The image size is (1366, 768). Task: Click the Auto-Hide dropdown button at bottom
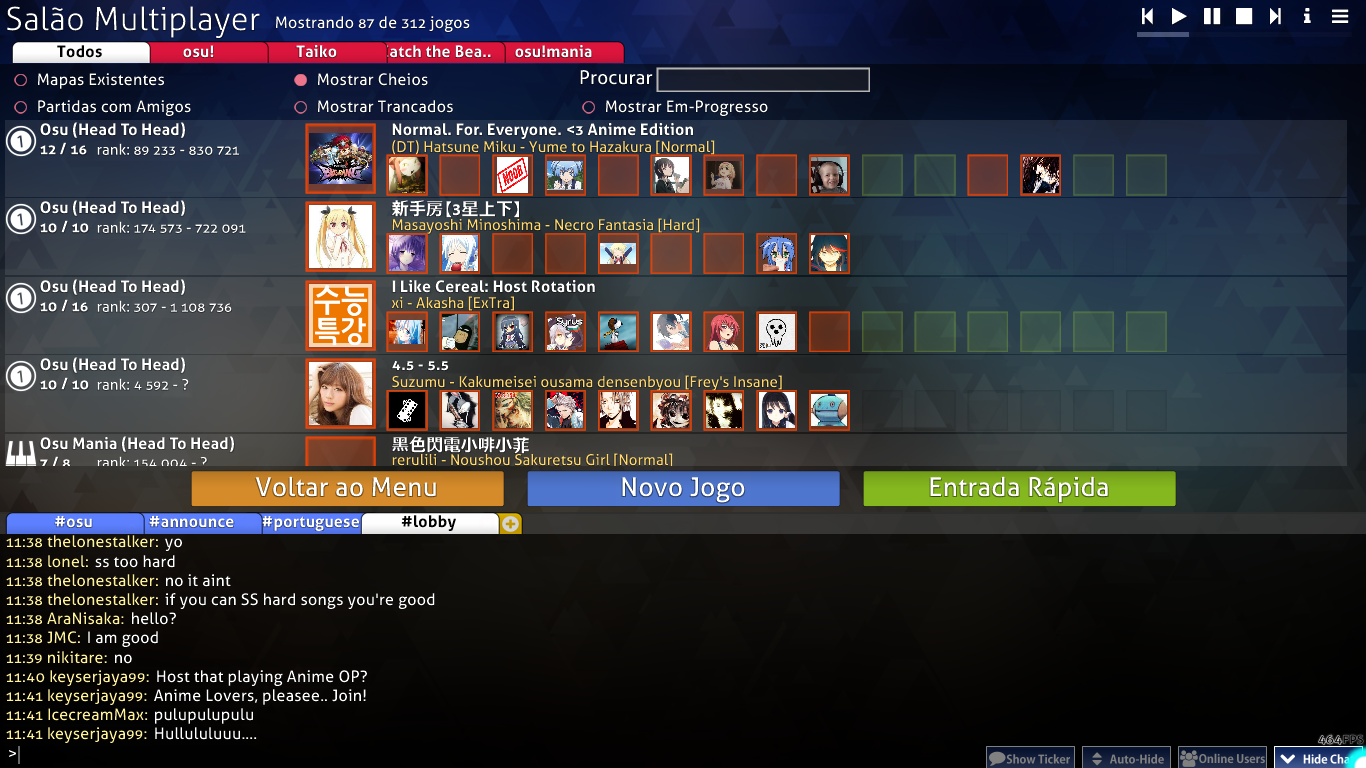tap(1126, 757)
